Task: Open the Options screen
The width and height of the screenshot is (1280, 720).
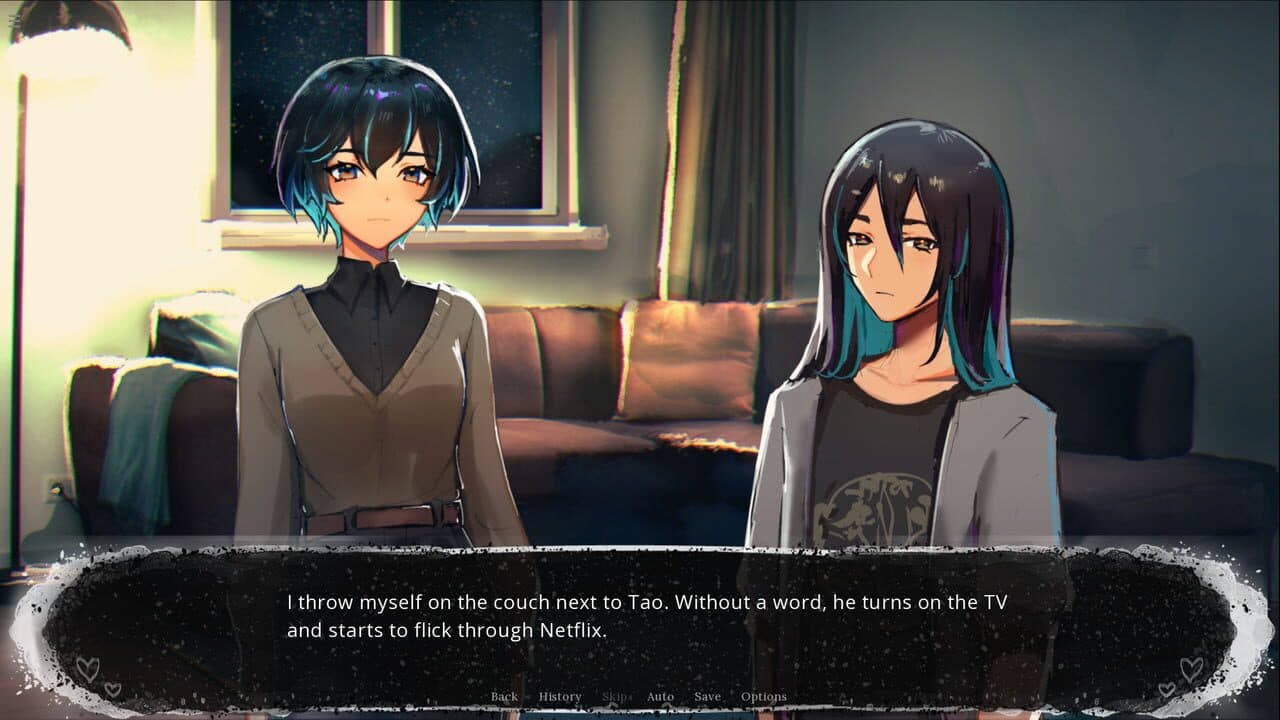Action: click(x=765, y=695)
